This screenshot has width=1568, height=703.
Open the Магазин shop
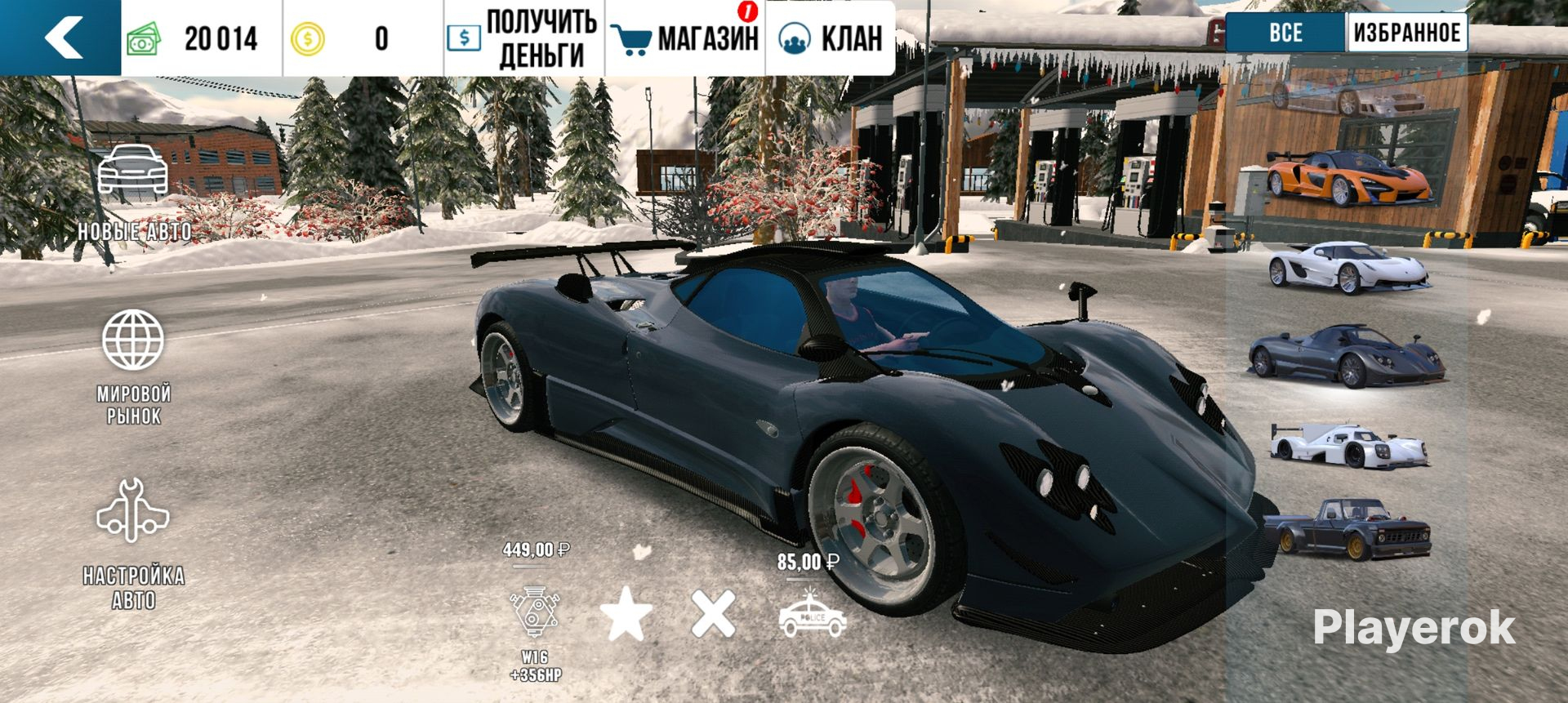pyautogui.click(x=685, y=38)
